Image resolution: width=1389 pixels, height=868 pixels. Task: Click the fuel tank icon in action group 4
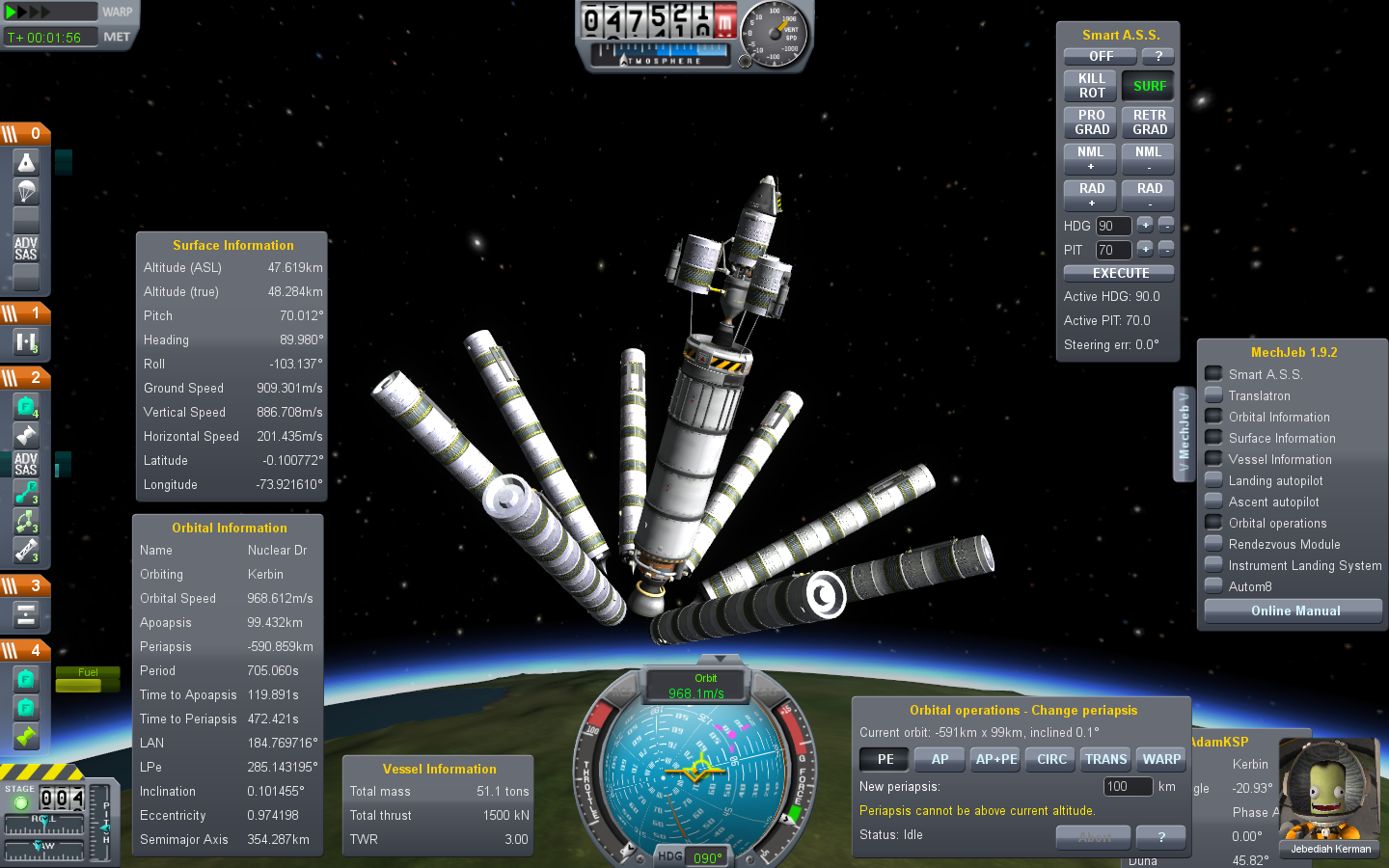pyautogui.click(x=26, y=680)
